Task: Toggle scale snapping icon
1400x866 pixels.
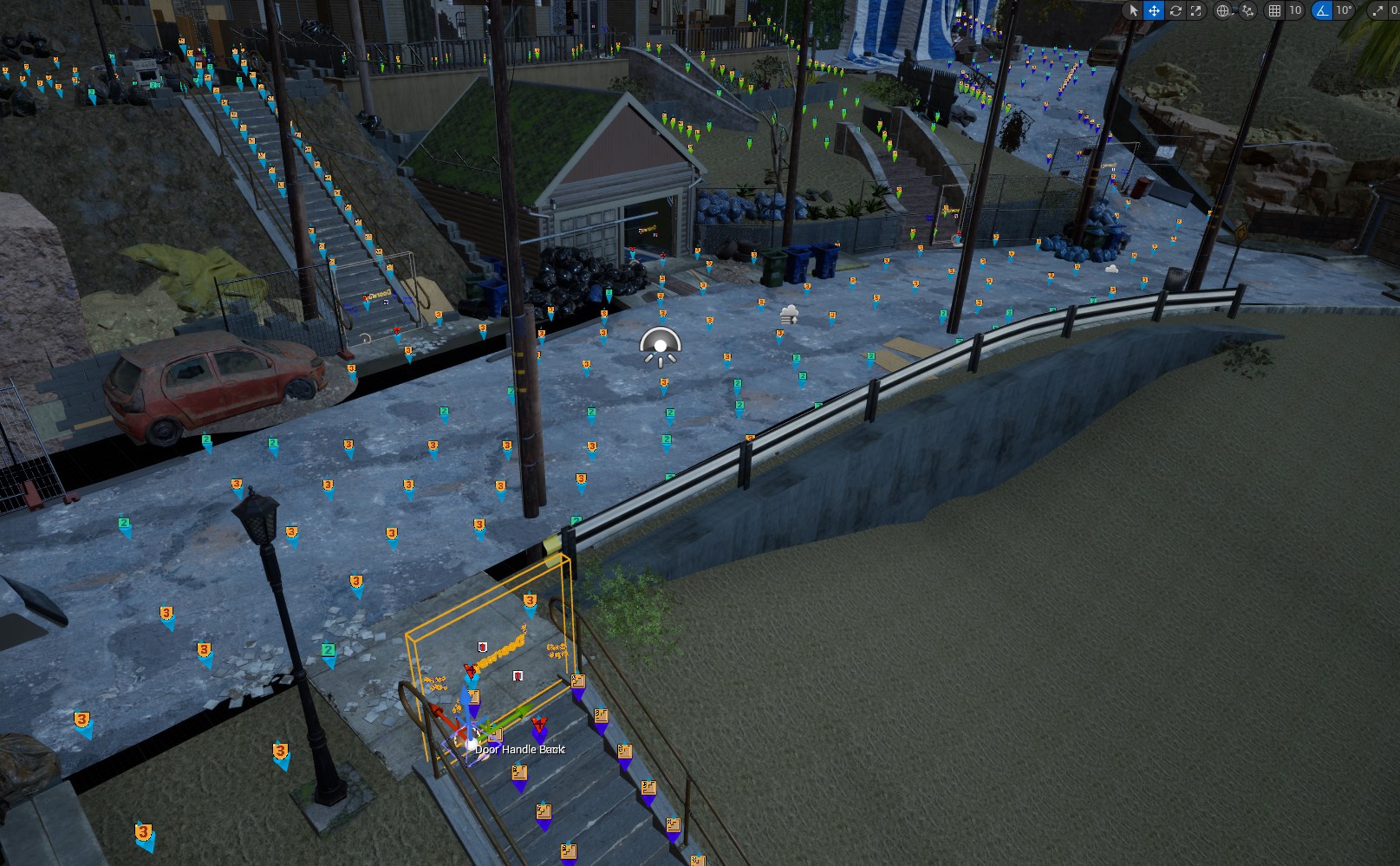Action: coord(1377,10)
